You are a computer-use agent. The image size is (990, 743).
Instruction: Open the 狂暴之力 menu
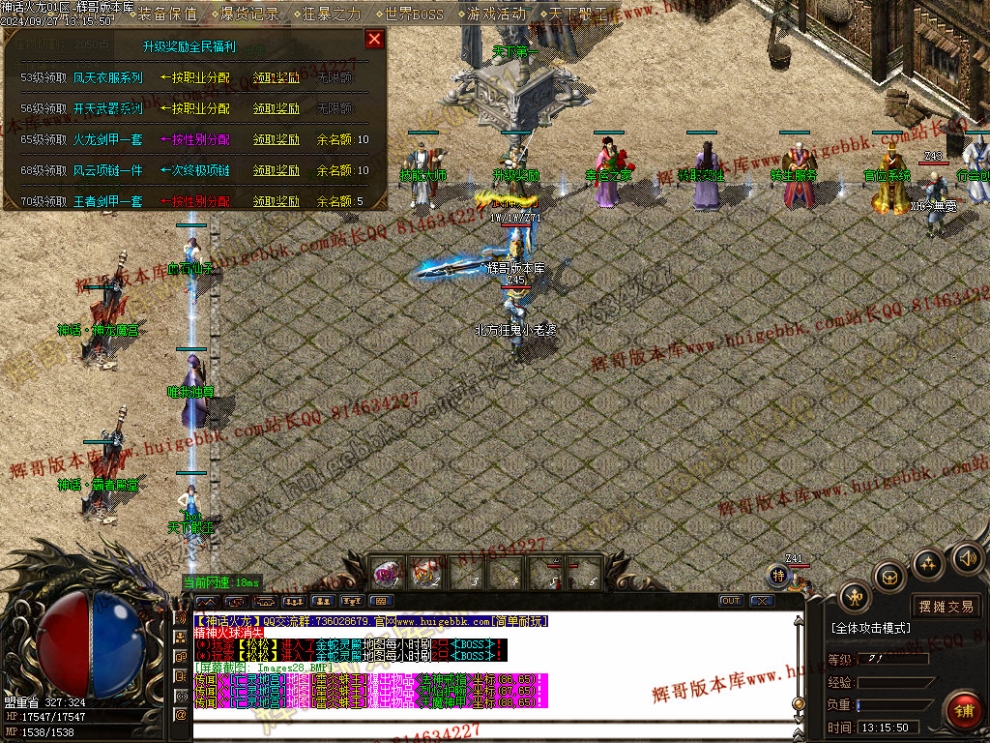tap(328, 14)
